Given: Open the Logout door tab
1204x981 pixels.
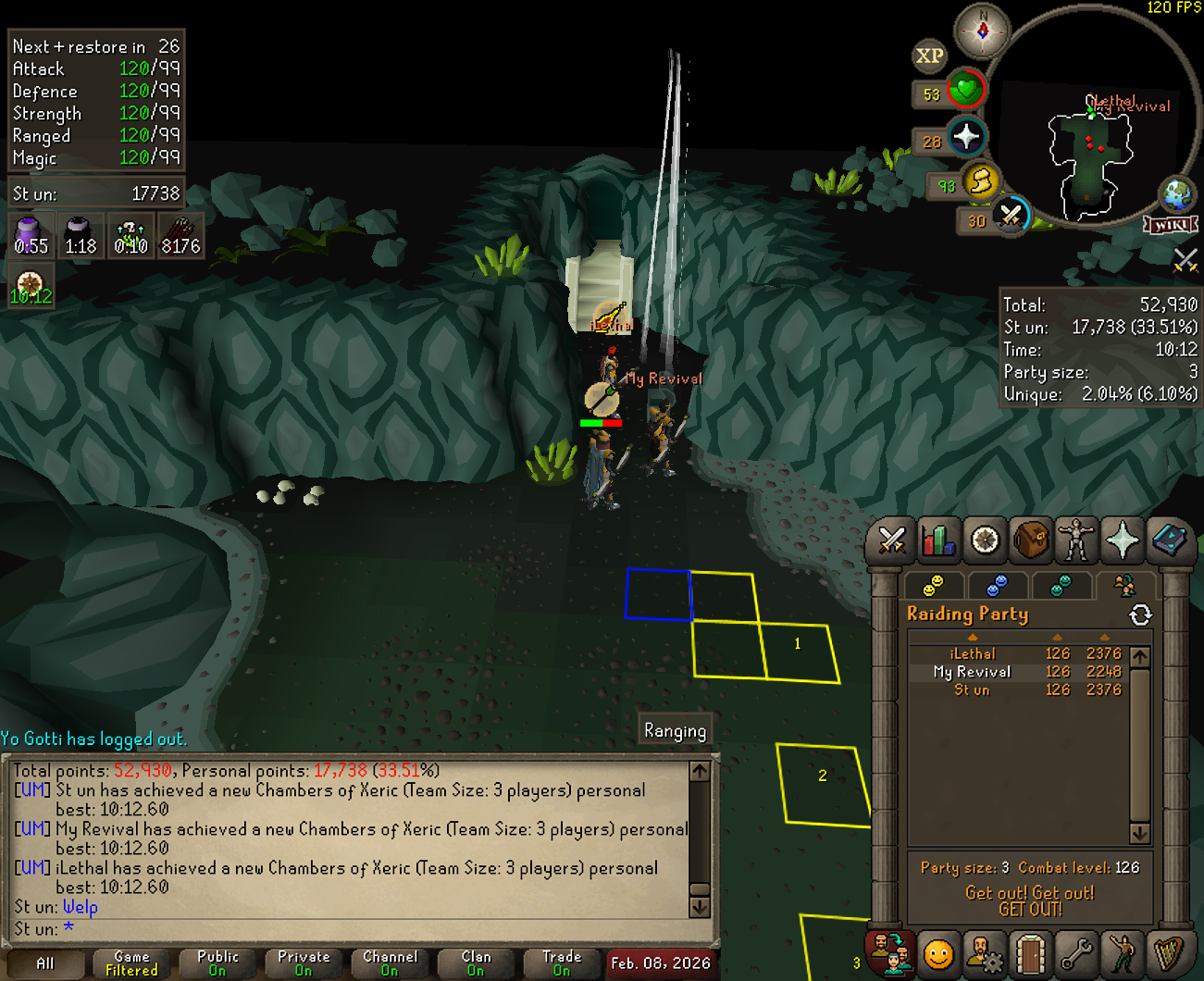Looking at the screenshot, I should 1030,953.
